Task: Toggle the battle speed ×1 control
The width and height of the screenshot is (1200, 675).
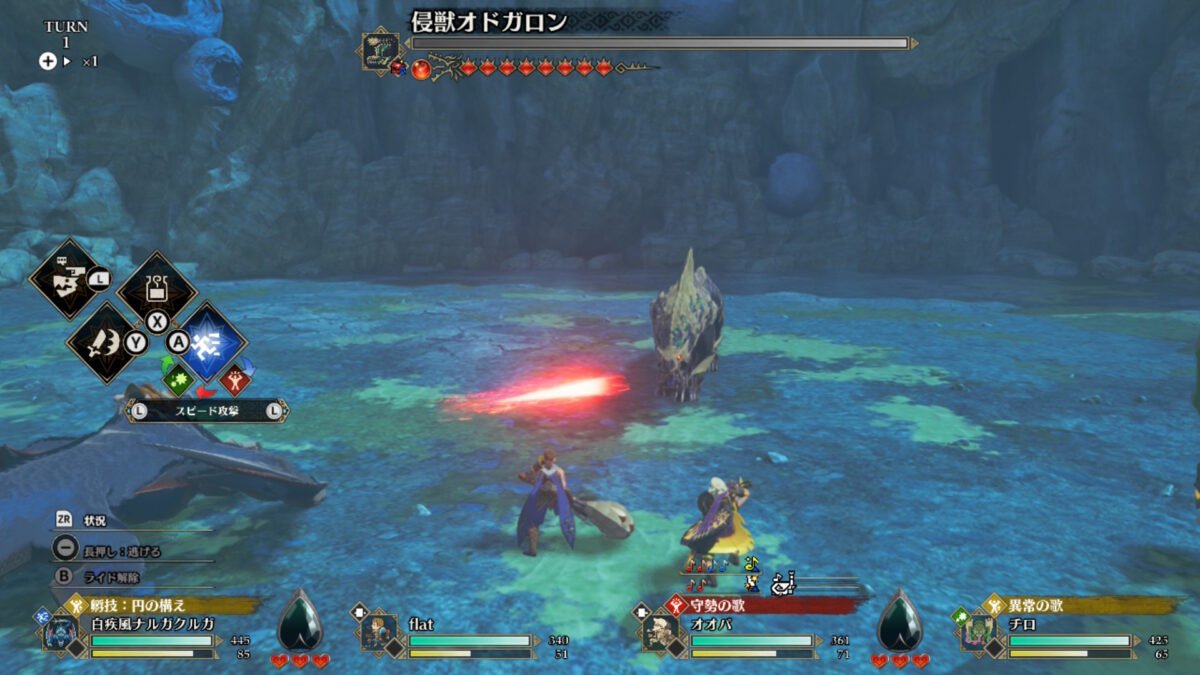Action: [x=69, y=61]
